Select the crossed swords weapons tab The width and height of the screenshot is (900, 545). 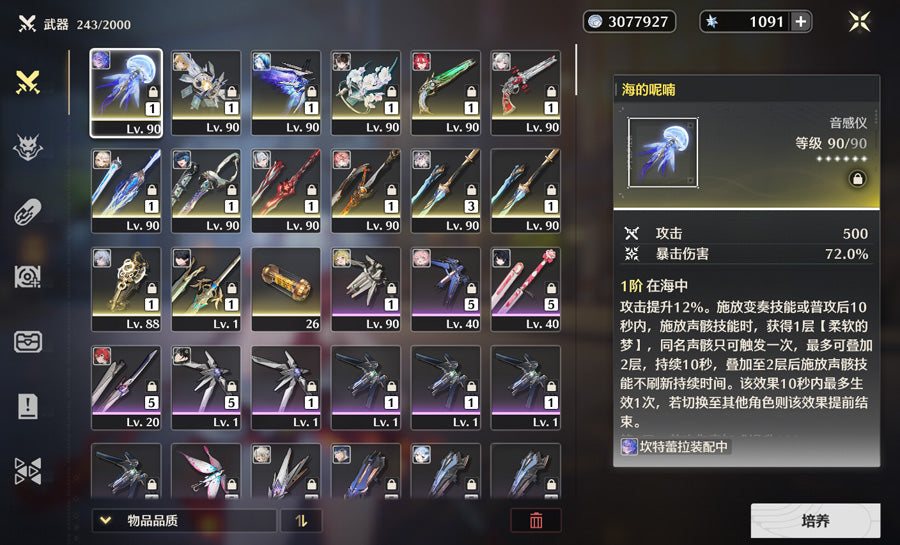tap(28, 84)
